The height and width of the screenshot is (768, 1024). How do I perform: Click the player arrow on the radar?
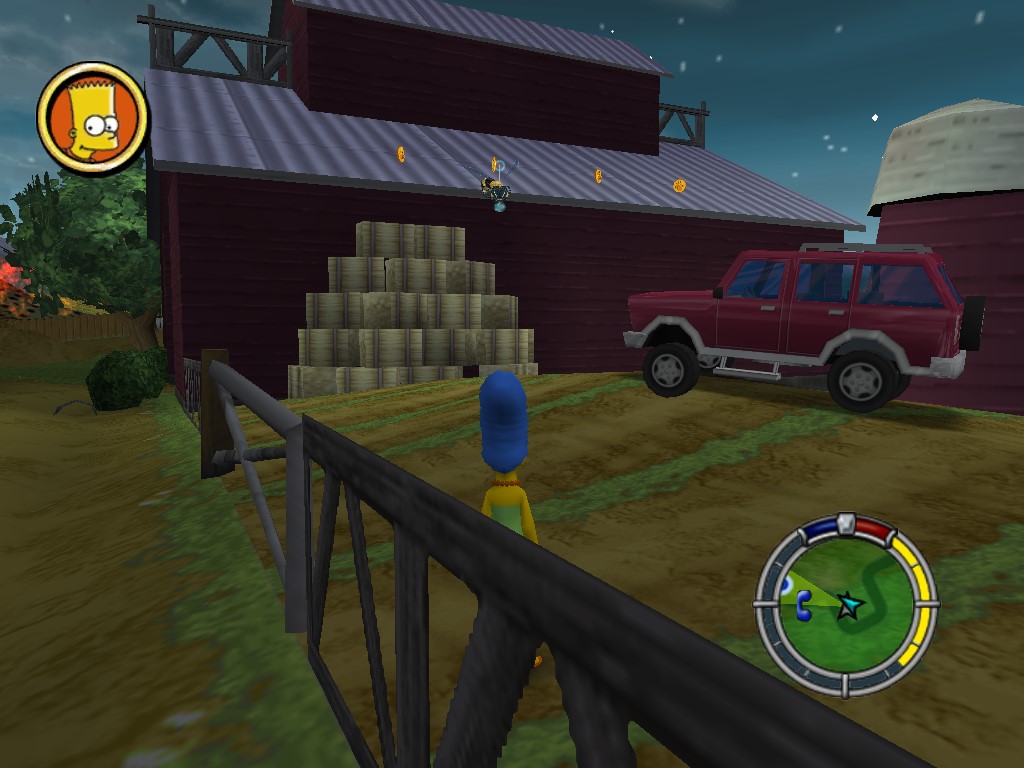(850, 606)
